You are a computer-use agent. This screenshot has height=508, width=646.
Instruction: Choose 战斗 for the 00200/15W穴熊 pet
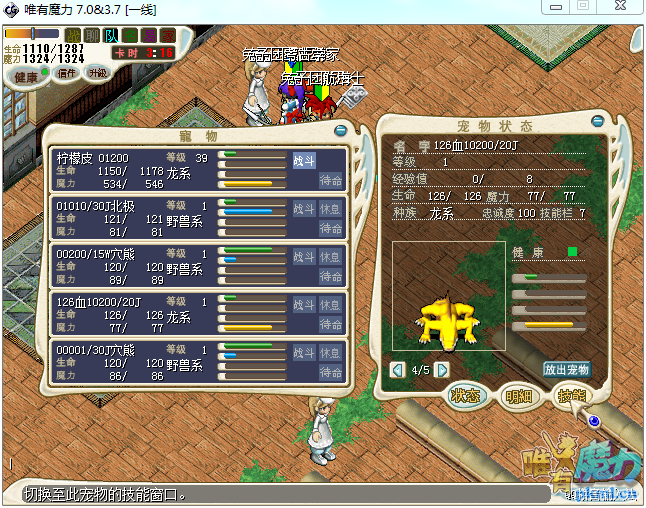304,257
